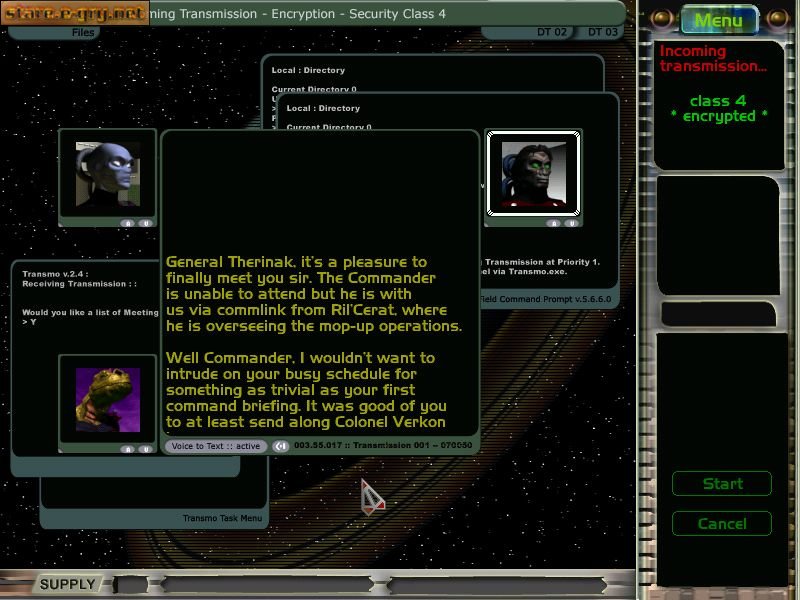This screenshot has width=800, height=600.
Task: Switch to the DT 03 tab
Action: pos(602,33)
